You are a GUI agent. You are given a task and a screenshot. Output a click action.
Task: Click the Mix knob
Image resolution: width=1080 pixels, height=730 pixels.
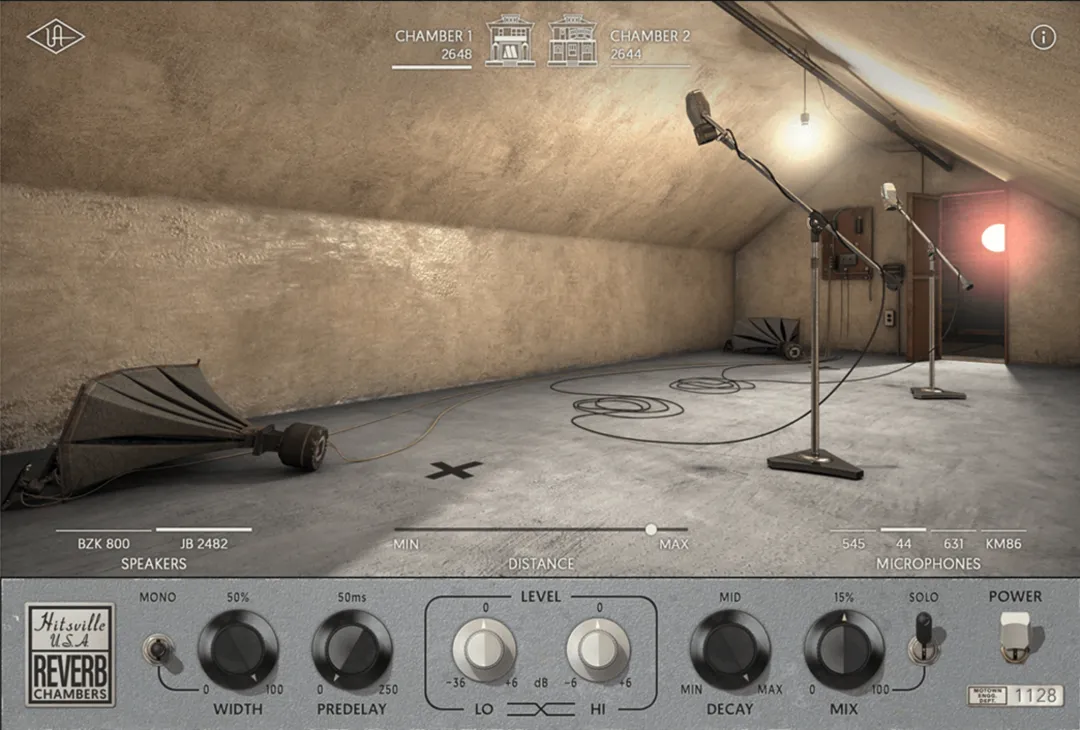pos(844,650)
